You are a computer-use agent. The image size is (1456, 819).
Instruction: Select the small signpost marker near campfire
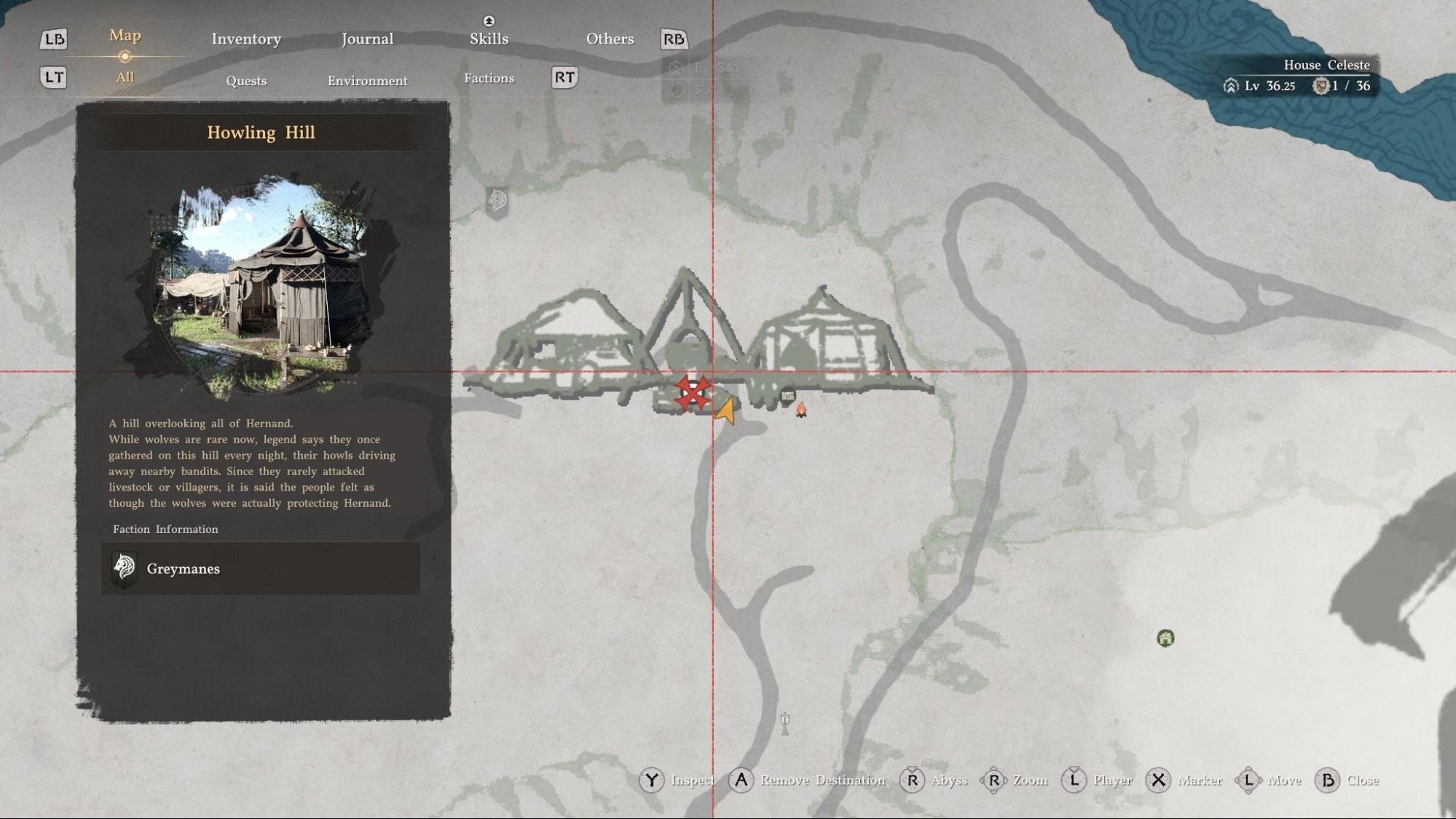coord(787,396)
